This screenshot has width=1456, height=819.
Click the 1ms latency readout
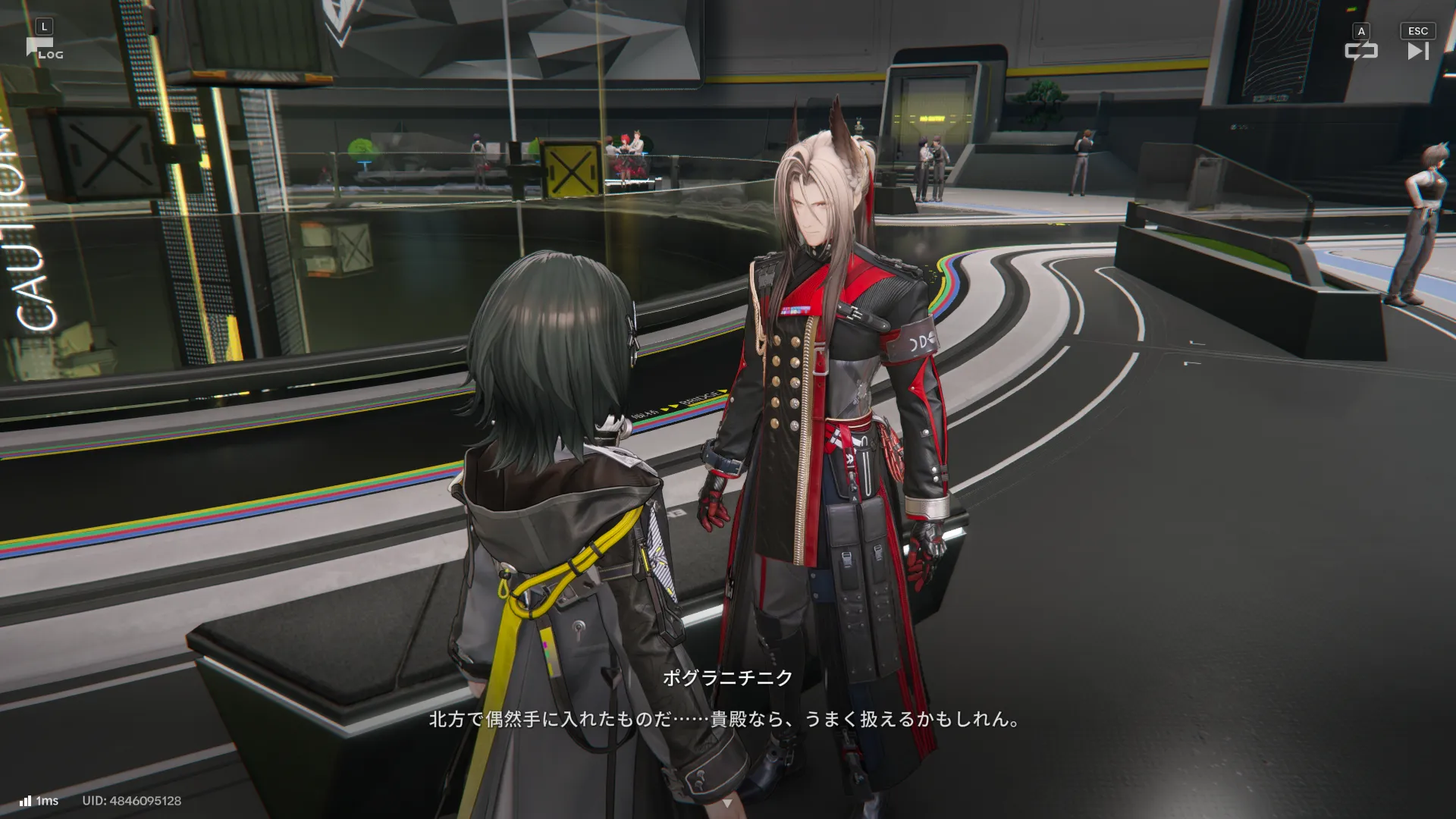[49, 801]
